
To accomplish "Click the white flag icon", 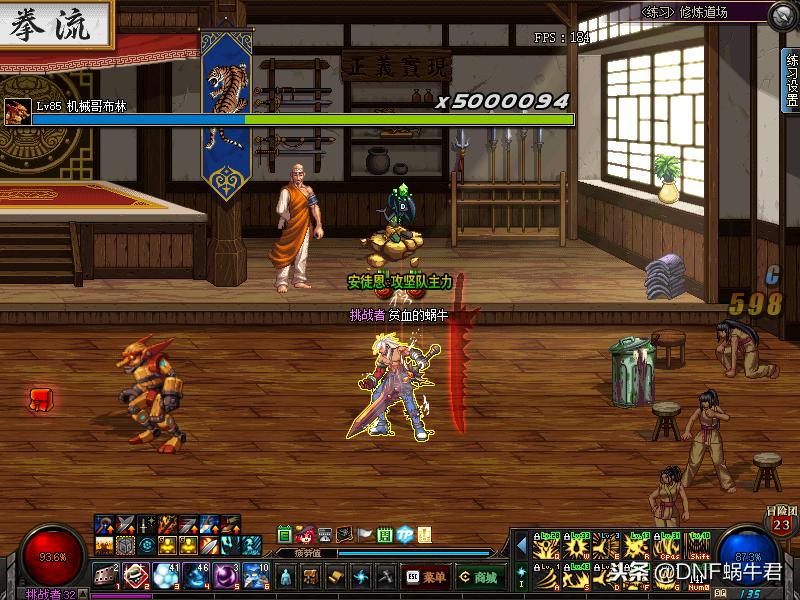I will click(x=365, y=534).
